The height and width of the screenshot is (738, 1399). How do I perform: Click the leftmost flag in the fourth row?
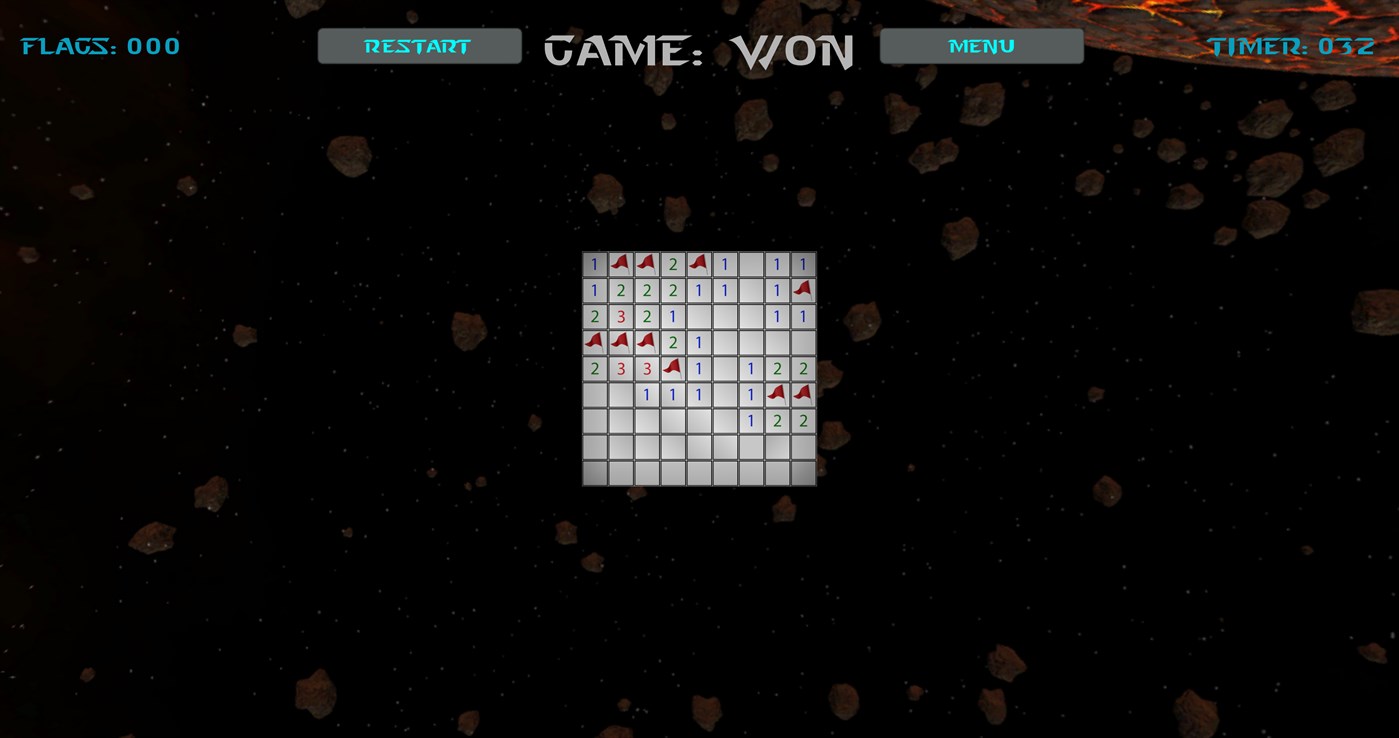tap(594, 341)
